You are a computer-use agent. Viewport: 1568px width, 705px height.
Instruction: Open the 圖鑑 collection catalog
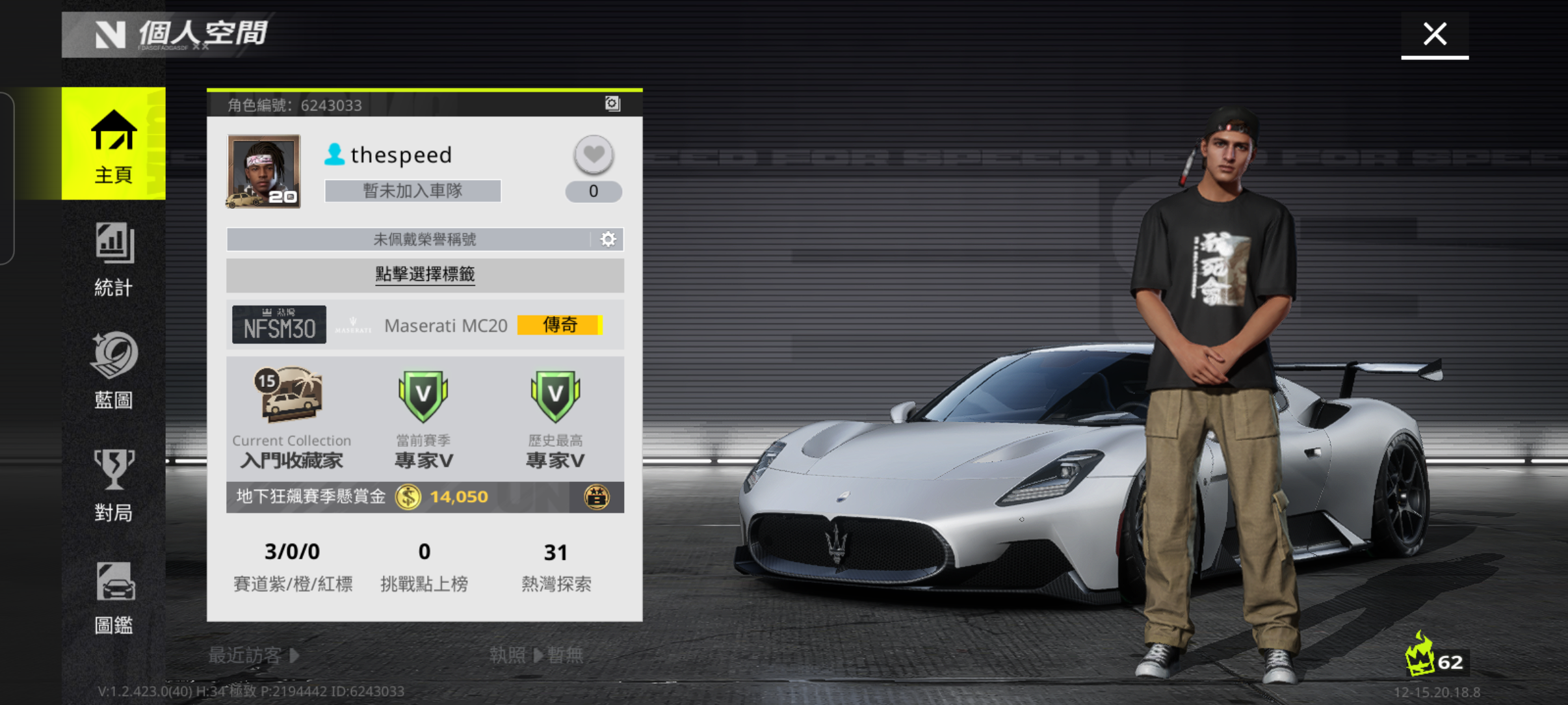[x=113, y=597]
